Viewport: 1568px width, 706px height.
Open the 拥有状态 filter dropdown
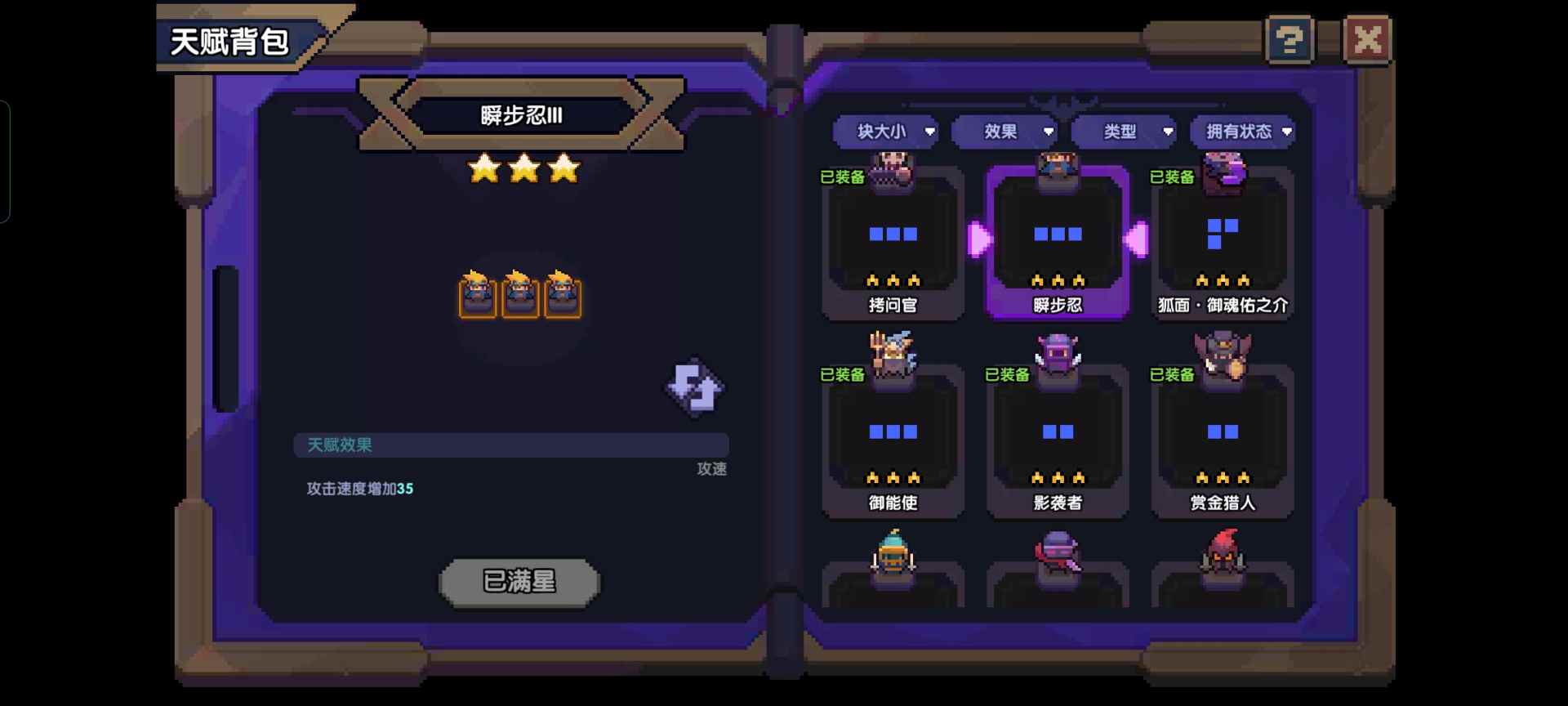1242,132
